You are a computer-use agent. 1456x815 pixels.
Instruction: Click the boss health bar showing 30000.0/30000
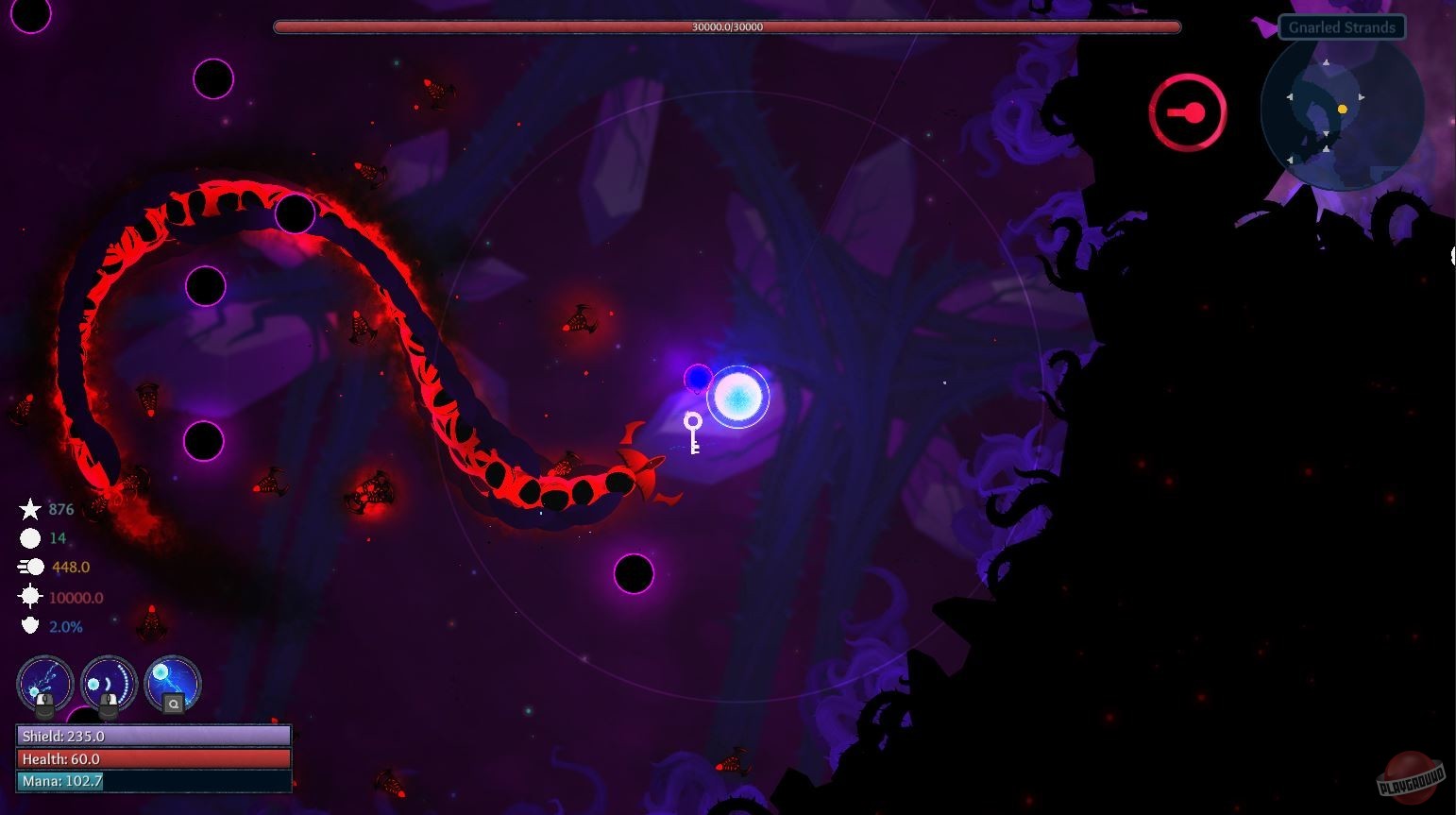click(727, 26)
